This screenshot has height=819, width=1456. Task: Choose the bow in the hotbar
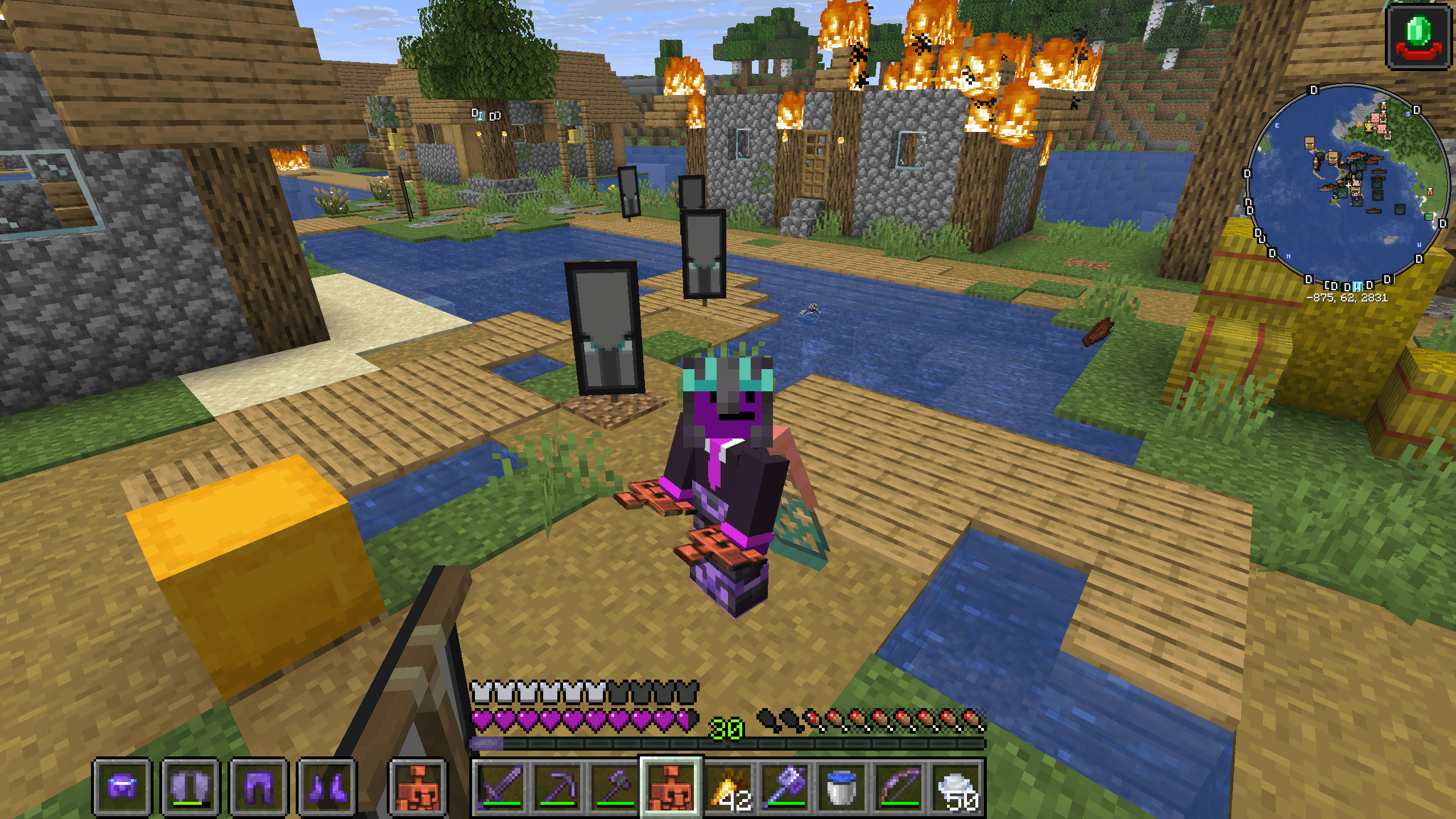(900, 787)
